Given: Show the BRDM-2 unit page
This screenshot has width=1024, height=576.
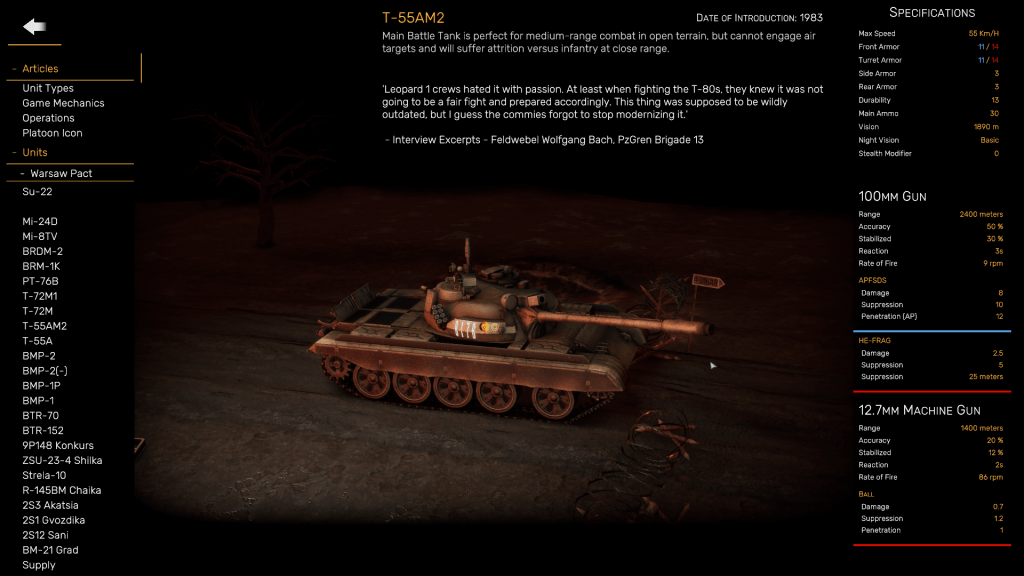Looking at the screenshot, I should [x=42, y=251].
